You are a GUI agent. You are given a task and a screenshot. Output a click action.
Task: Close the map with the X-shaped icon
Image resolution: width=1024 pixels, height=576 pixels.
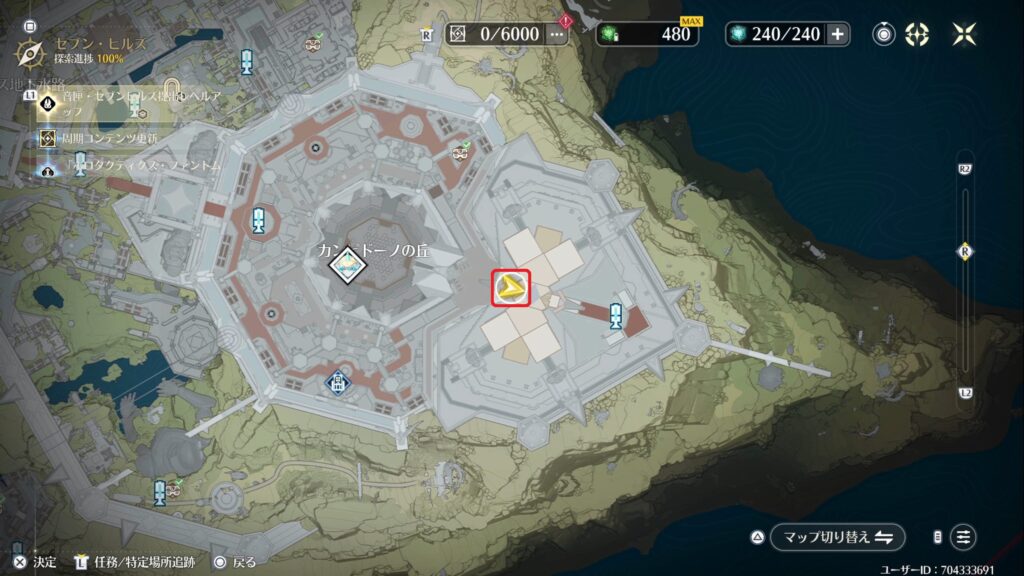(964, 34)
